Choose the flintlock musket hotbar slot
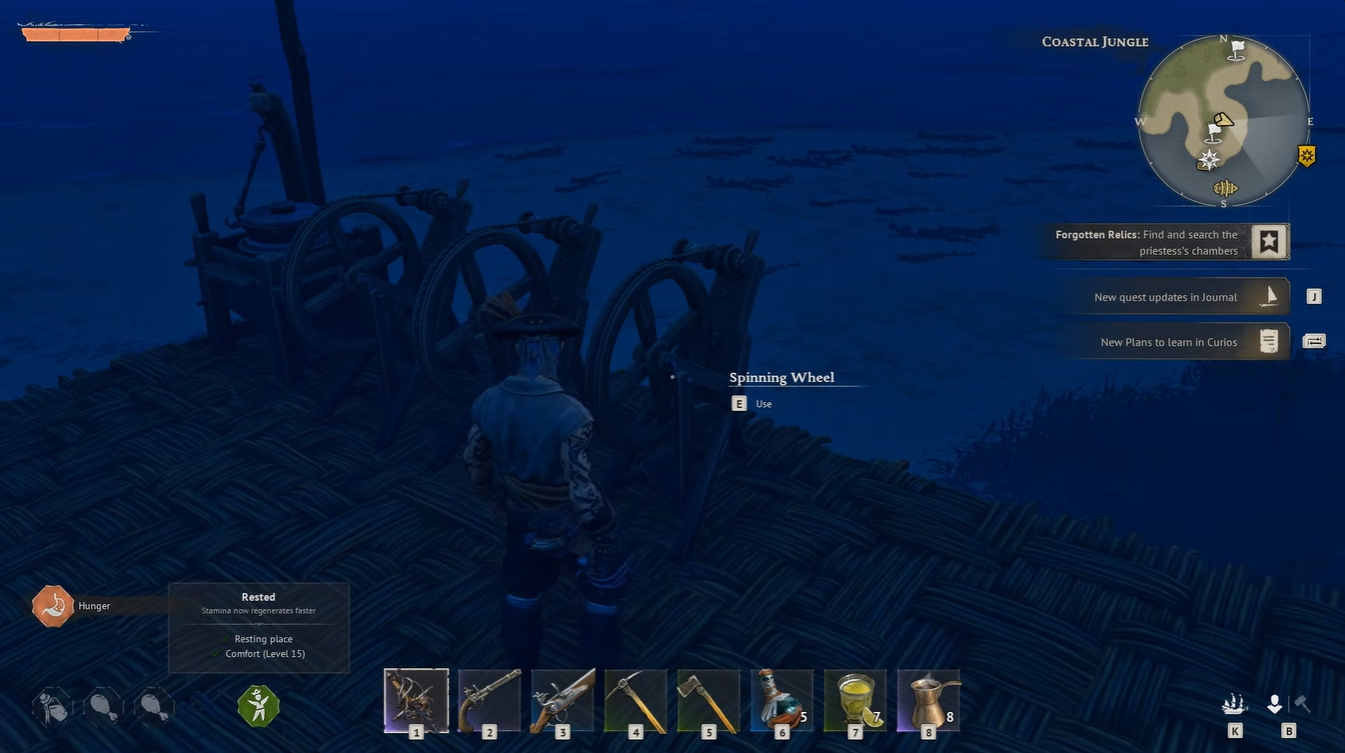The height and width of the screenshot is (753, 1345). 562,700
